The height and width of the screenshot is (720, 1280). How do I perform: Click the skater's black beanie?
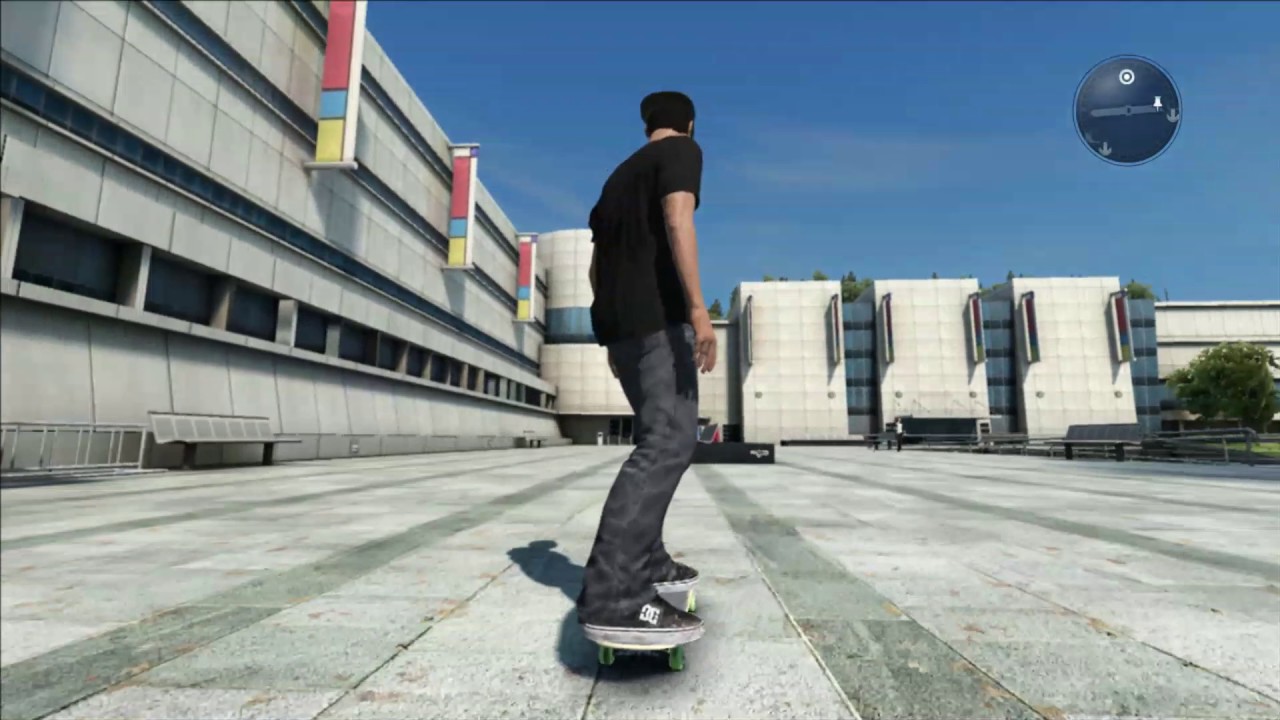point(668,102)
